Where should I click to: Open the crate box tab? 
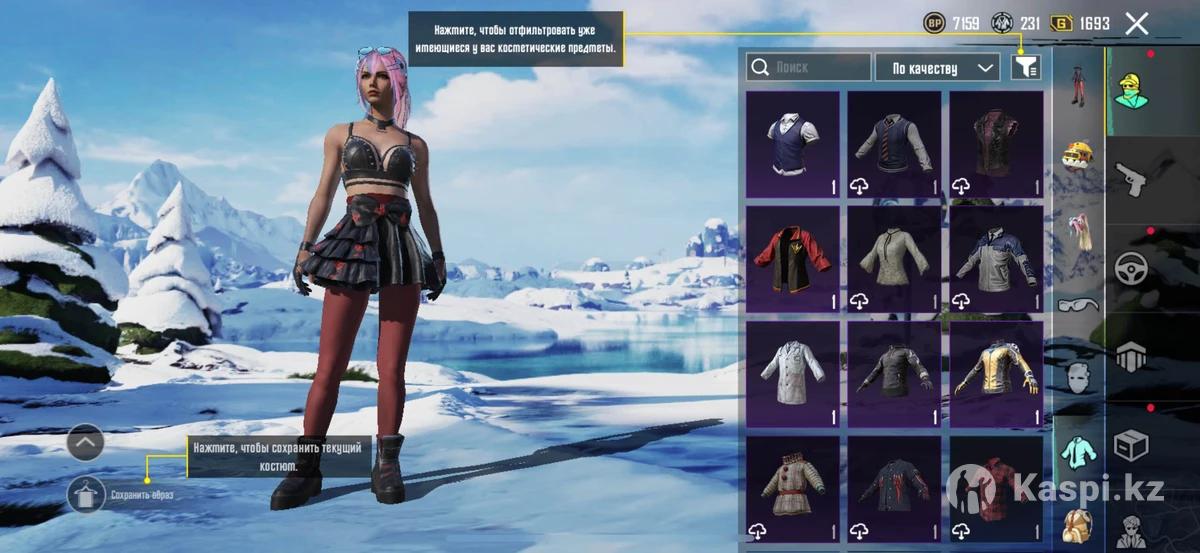1134,445
